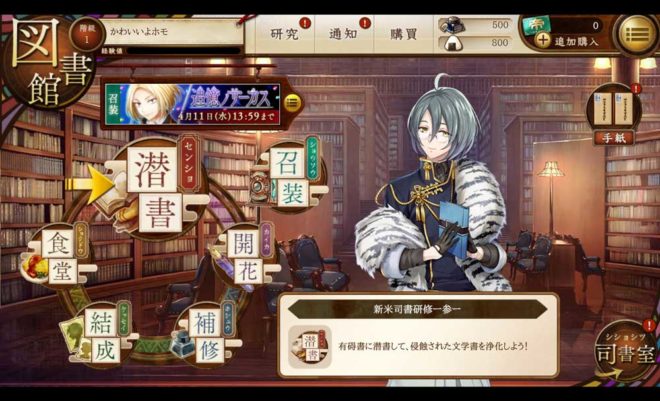660x401 pixels.
Task: Open the 通知 notifications tab
Action: pyautogui.click(x=344, y=33)
